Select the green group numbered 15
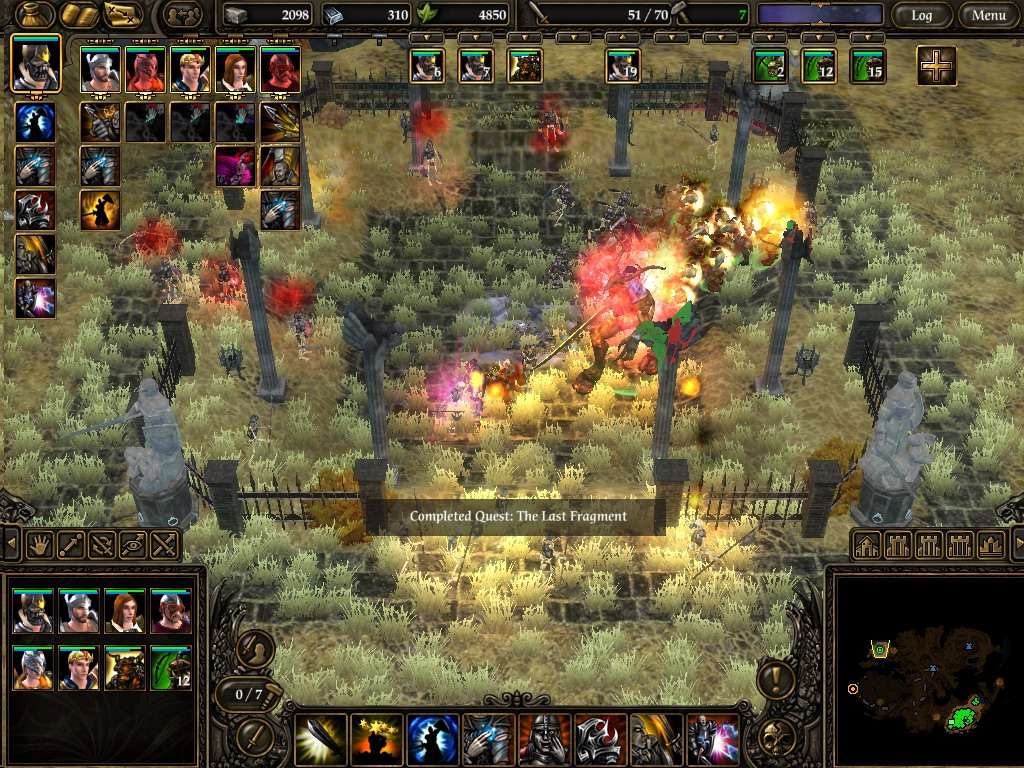The image size is (1024, 768). click(867, 66)
